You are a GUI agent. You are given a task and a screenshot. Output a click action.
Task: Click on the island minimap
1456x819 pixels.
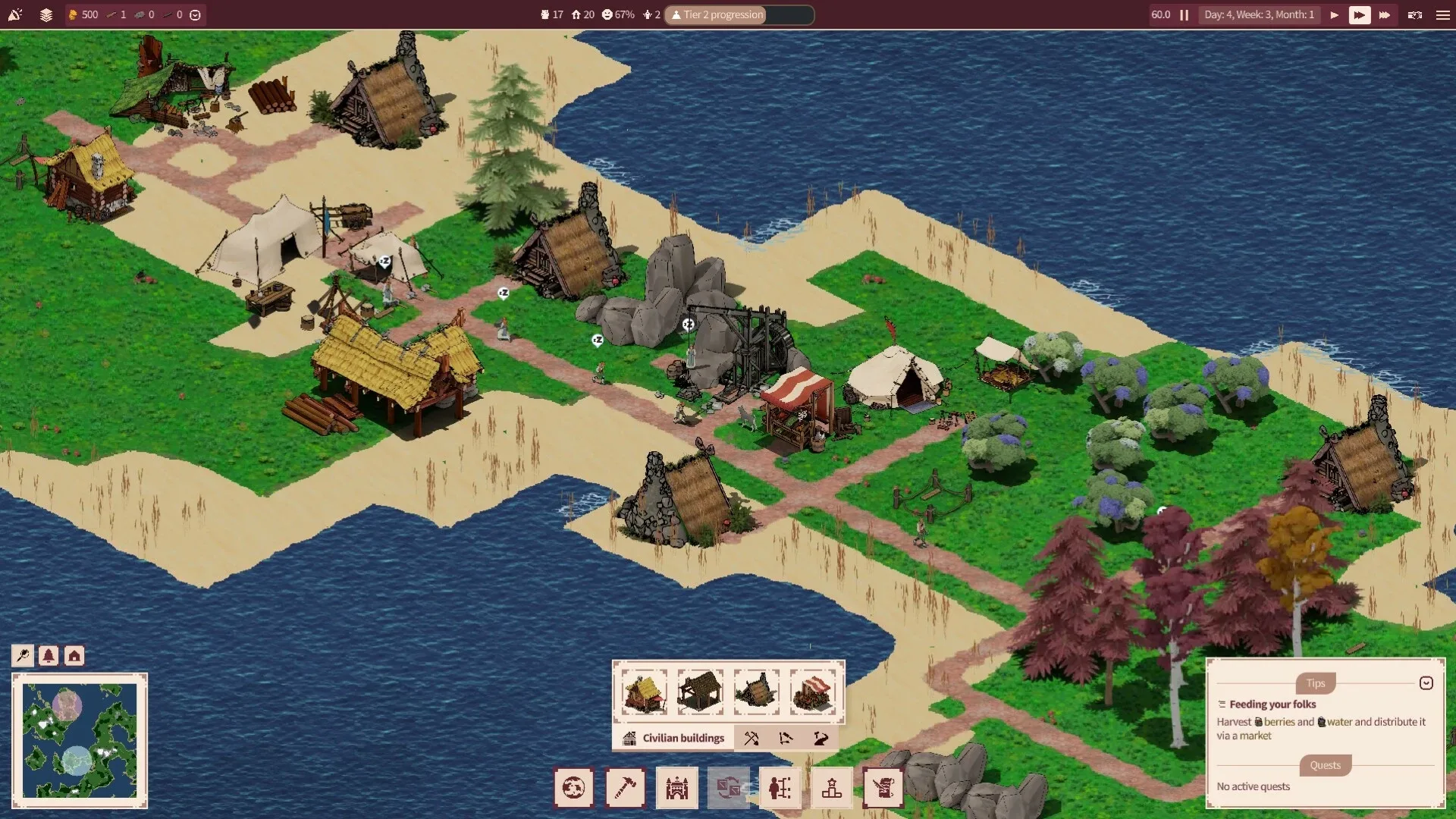(80, 740)
